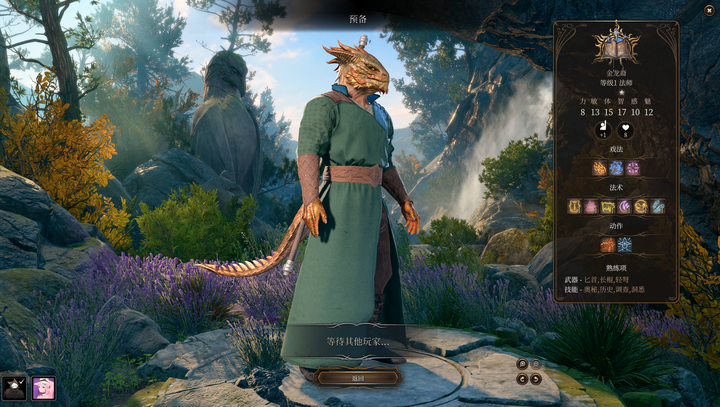Select the blue frost cantrip icon
720x407 pixels.
(616, 168)
